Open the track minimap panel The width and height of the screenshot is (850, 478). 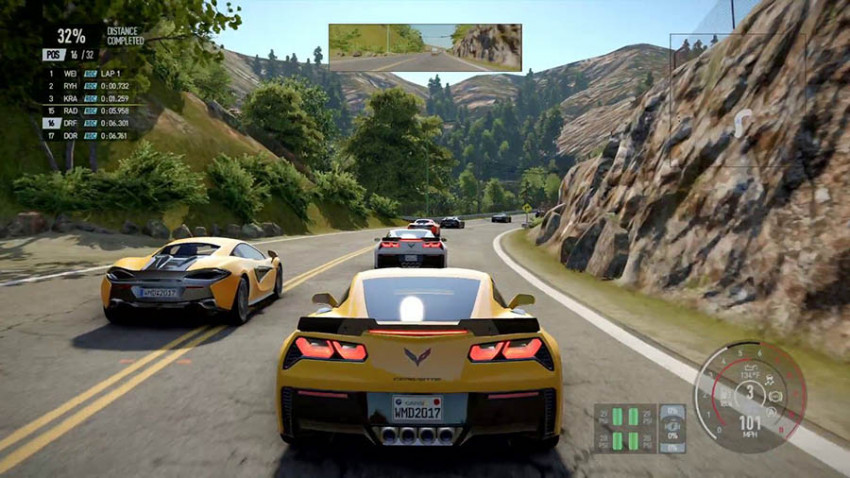736,100
